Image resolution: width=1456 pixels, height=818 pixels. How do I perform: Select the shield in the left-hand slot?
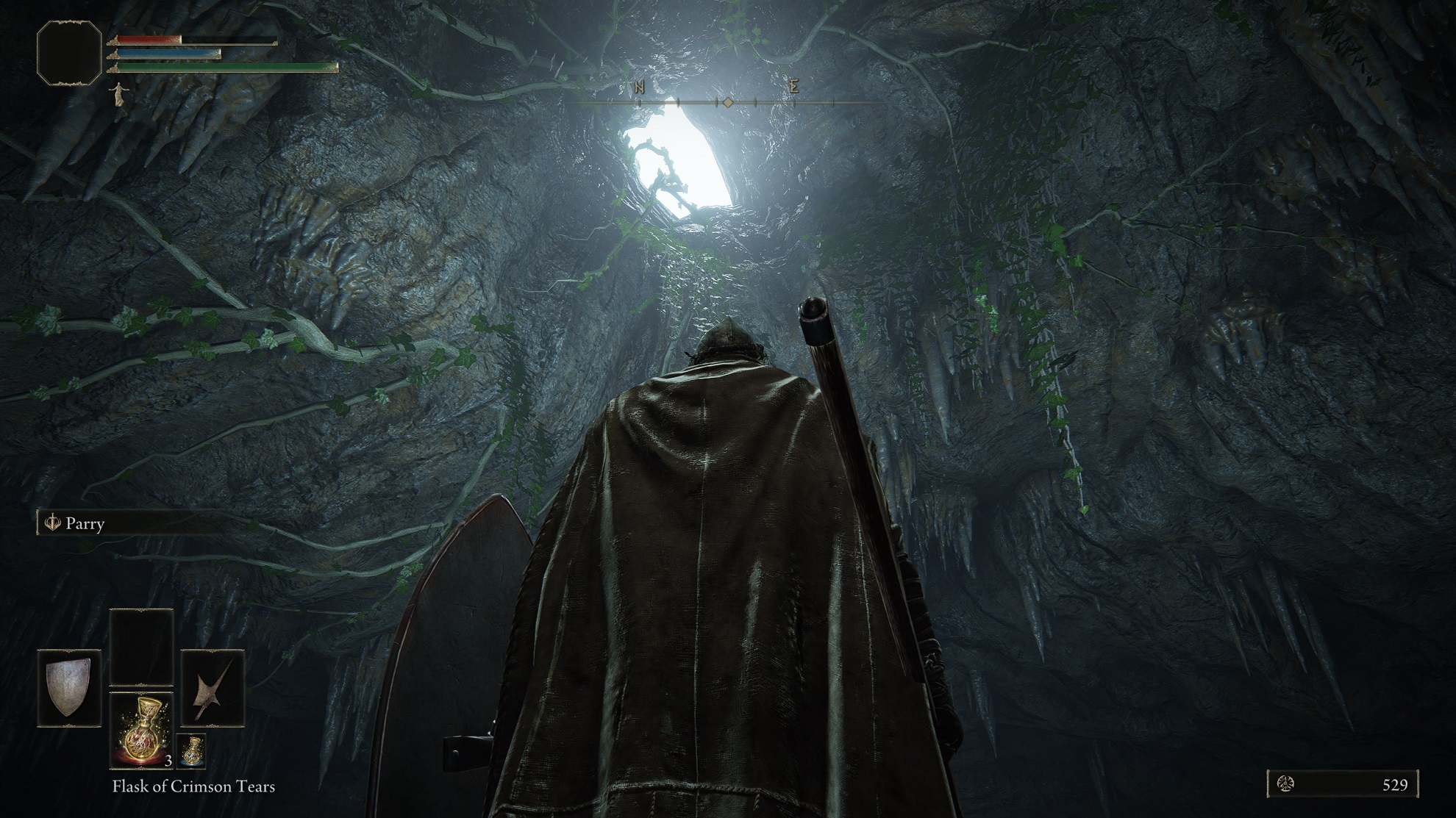click(x=69, y=688)
